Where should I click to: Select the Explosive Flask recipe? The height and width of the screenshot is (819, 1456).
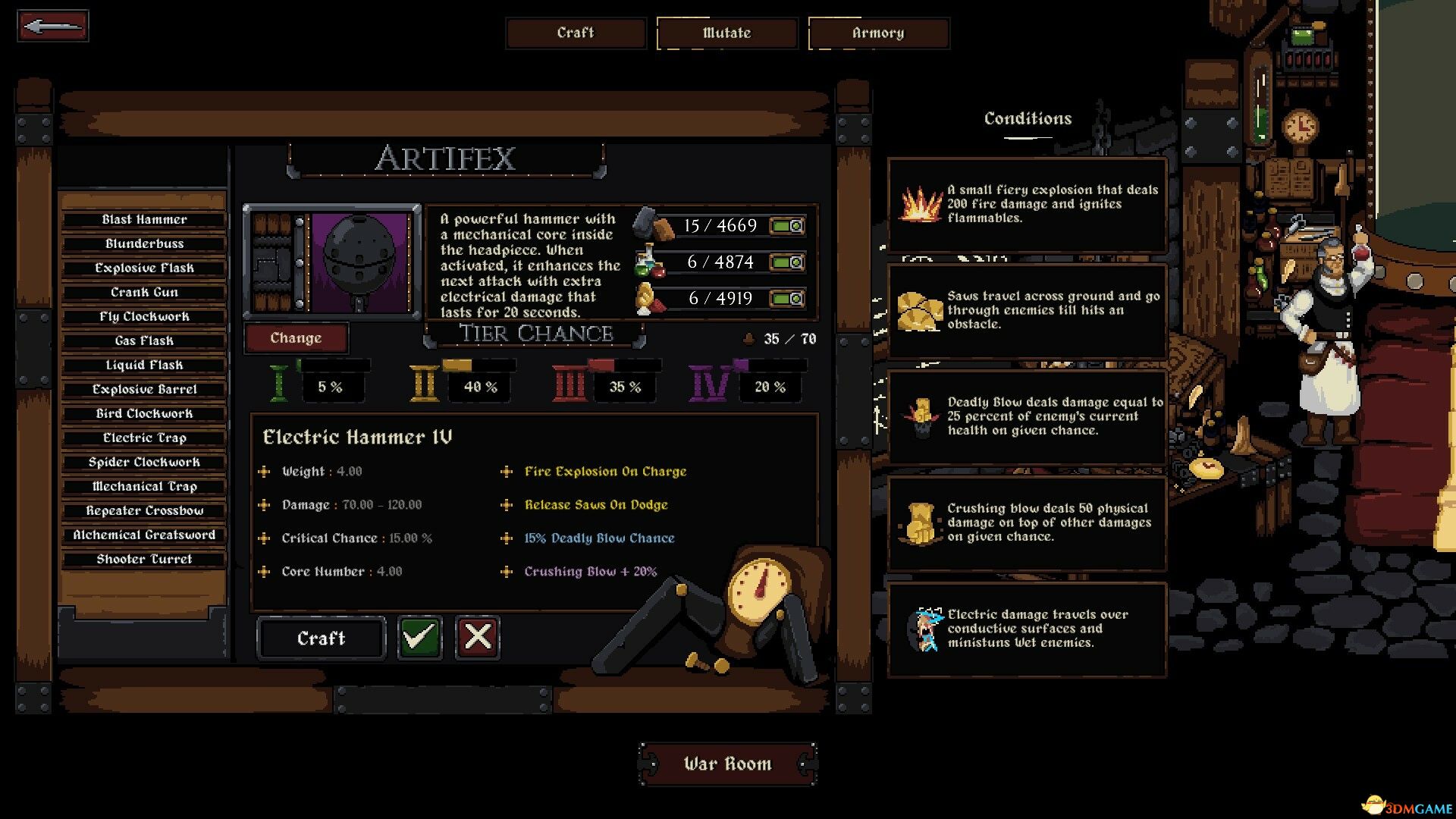tap(144, 268)
